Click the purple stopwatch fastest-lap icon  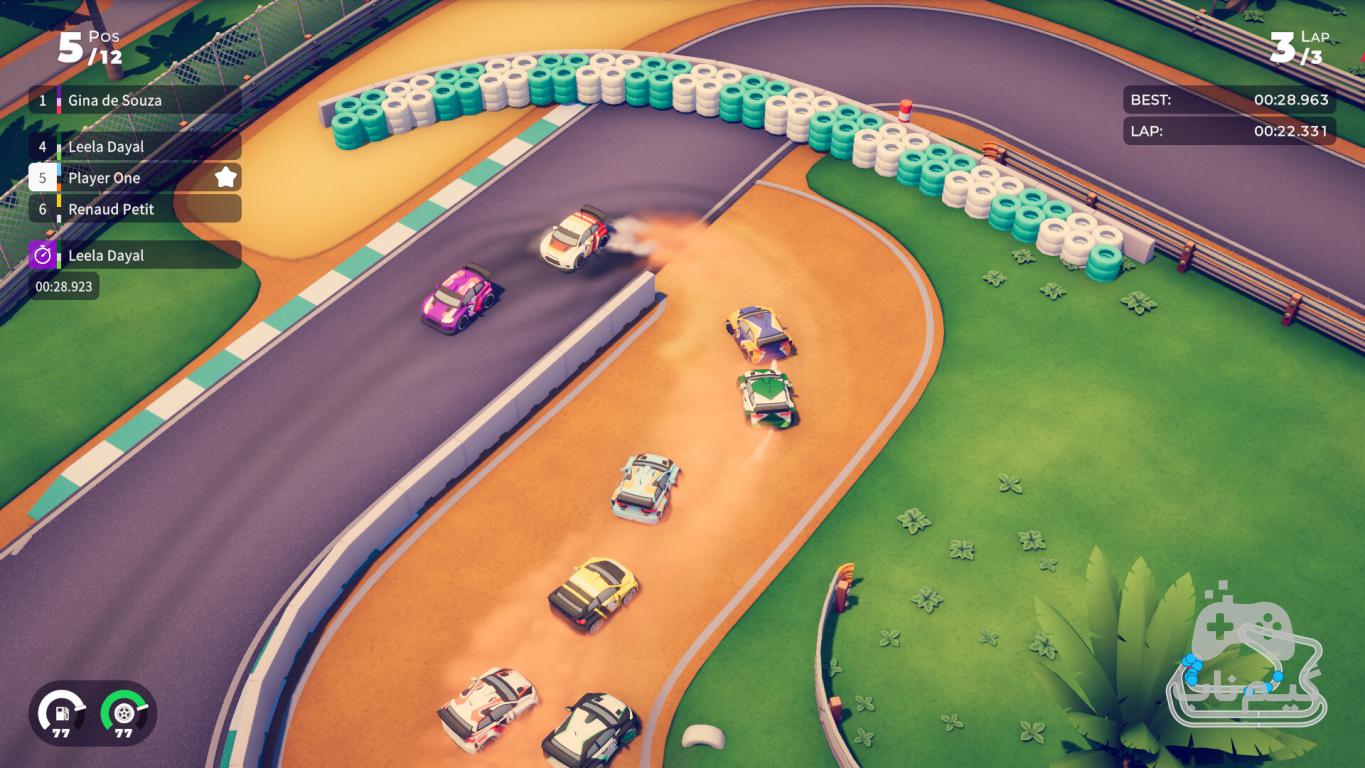43,255
